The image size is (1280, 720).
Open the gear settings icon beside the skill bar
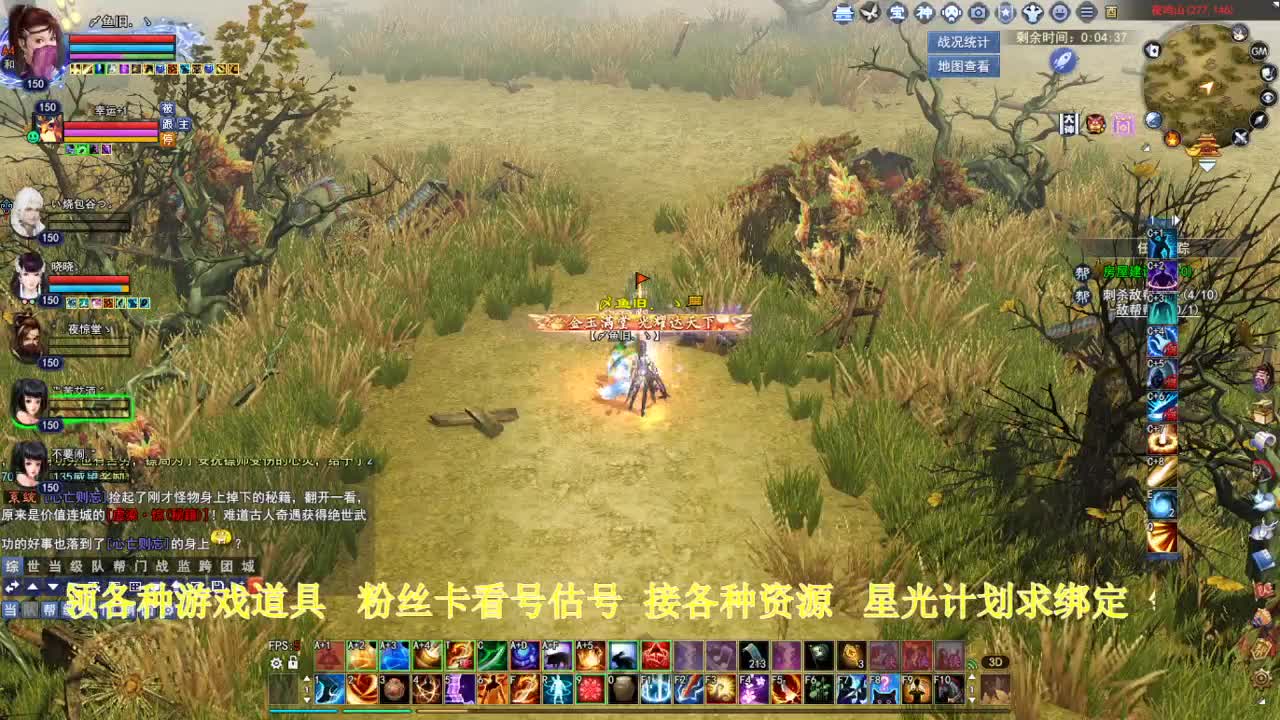click(276, 663)
